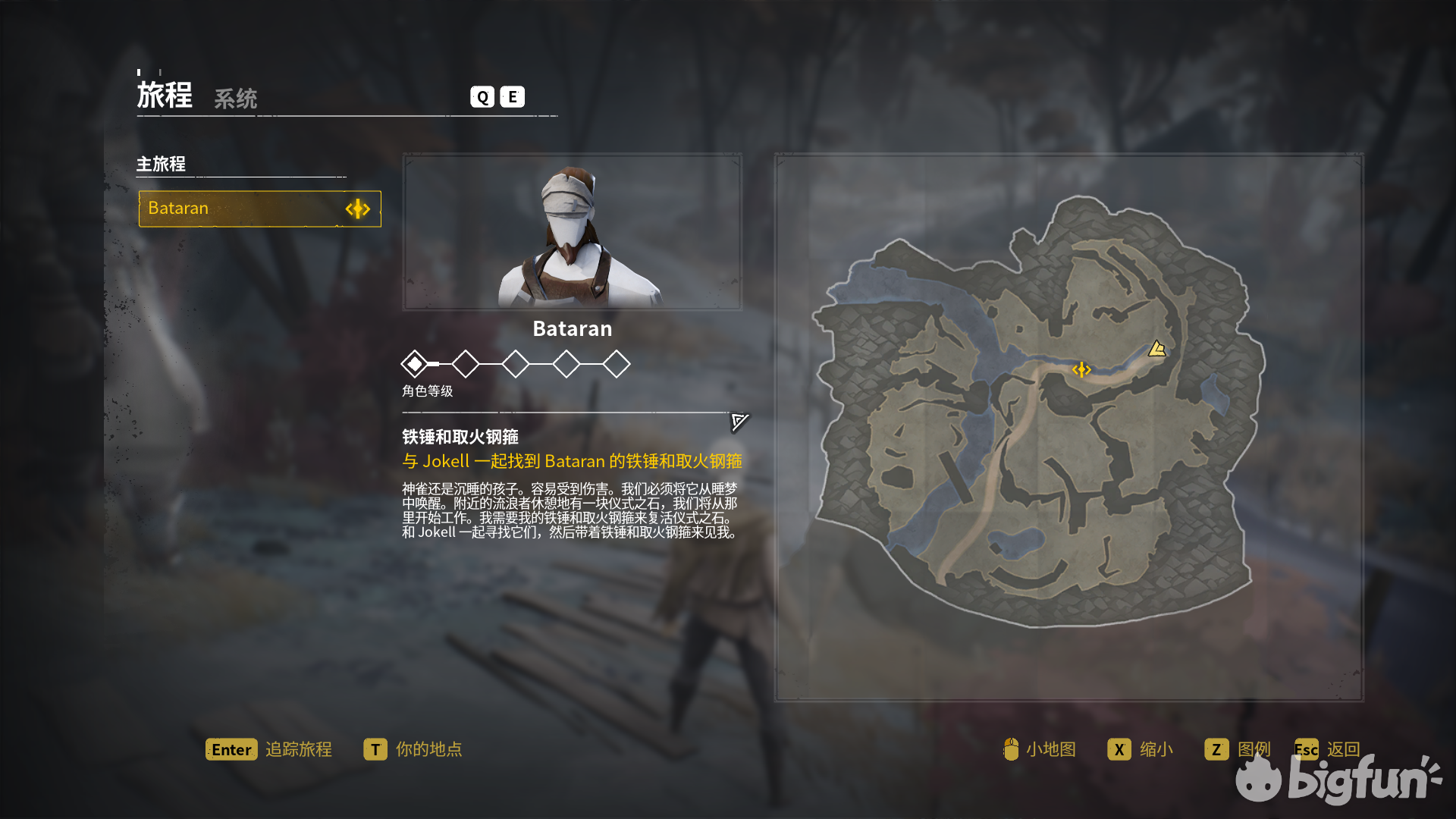
Task: Click the left arrow on the Bataran selector
Action: coord(350,209)
